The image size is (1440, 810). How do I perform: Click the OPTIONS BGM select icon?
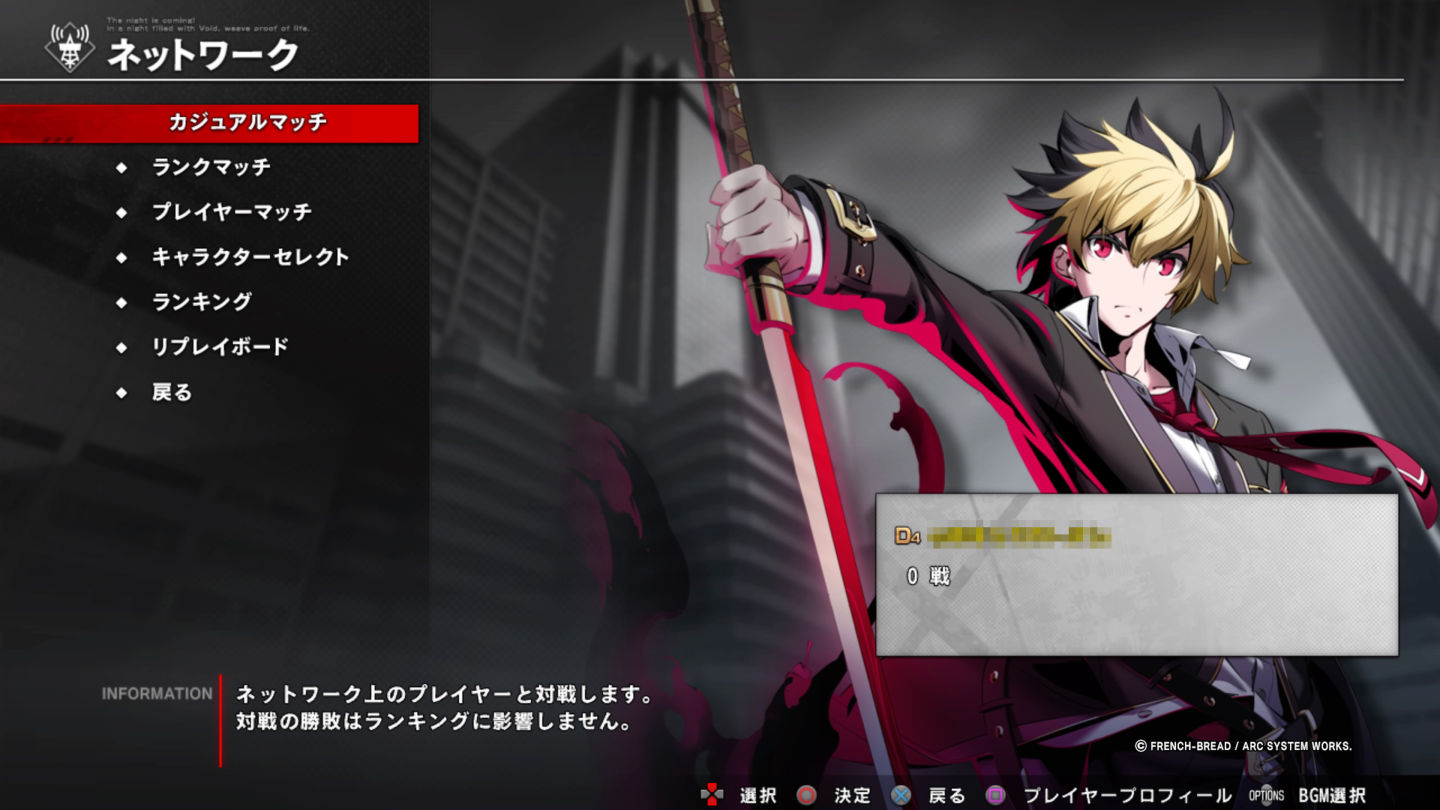pos(1266,795)
